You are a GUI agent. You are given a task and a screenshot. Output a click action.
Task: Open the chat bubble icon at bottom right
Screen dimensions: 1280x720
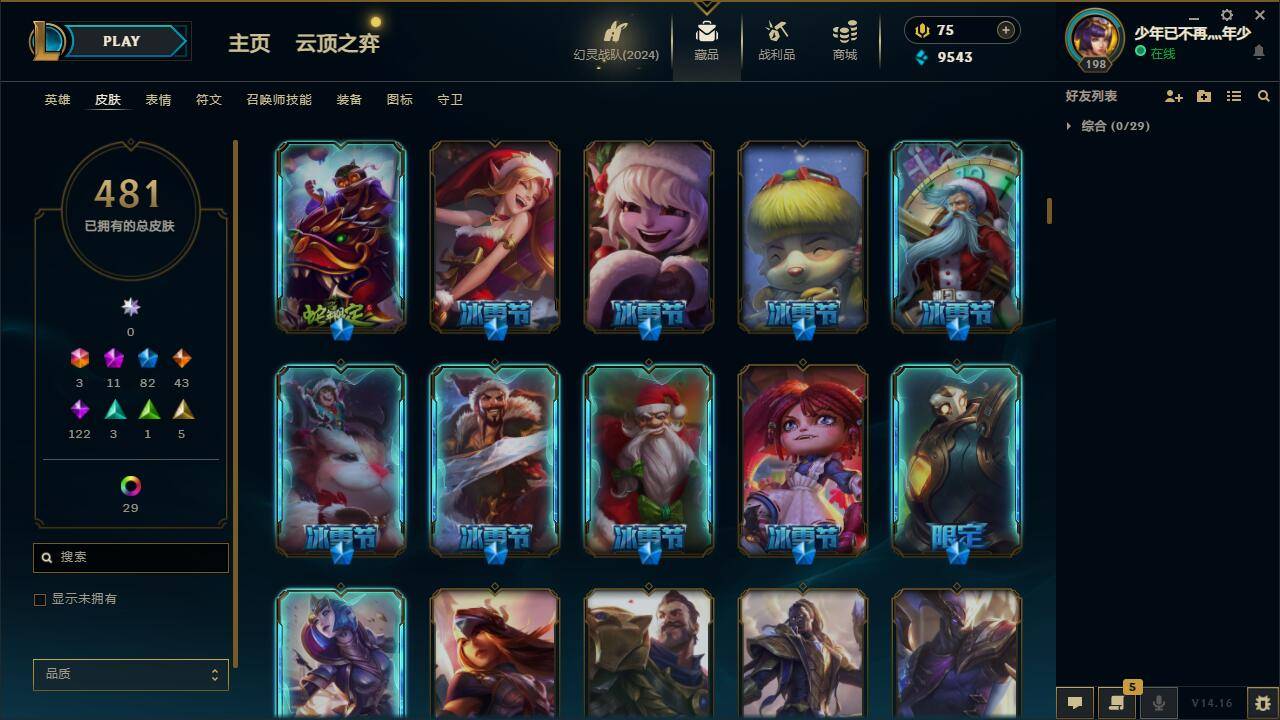tap(1075, 703)
